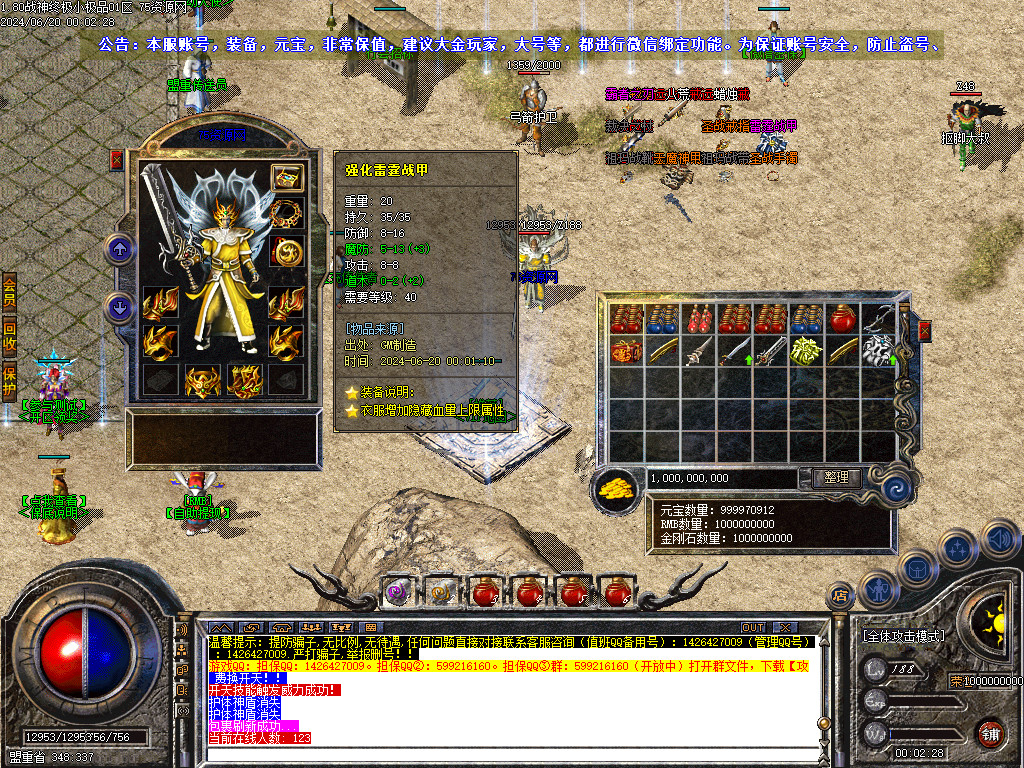The width and height of the screenshot is (1024, 768).
Task: Select the equipped golden medal slot
Action: point(287,251)
